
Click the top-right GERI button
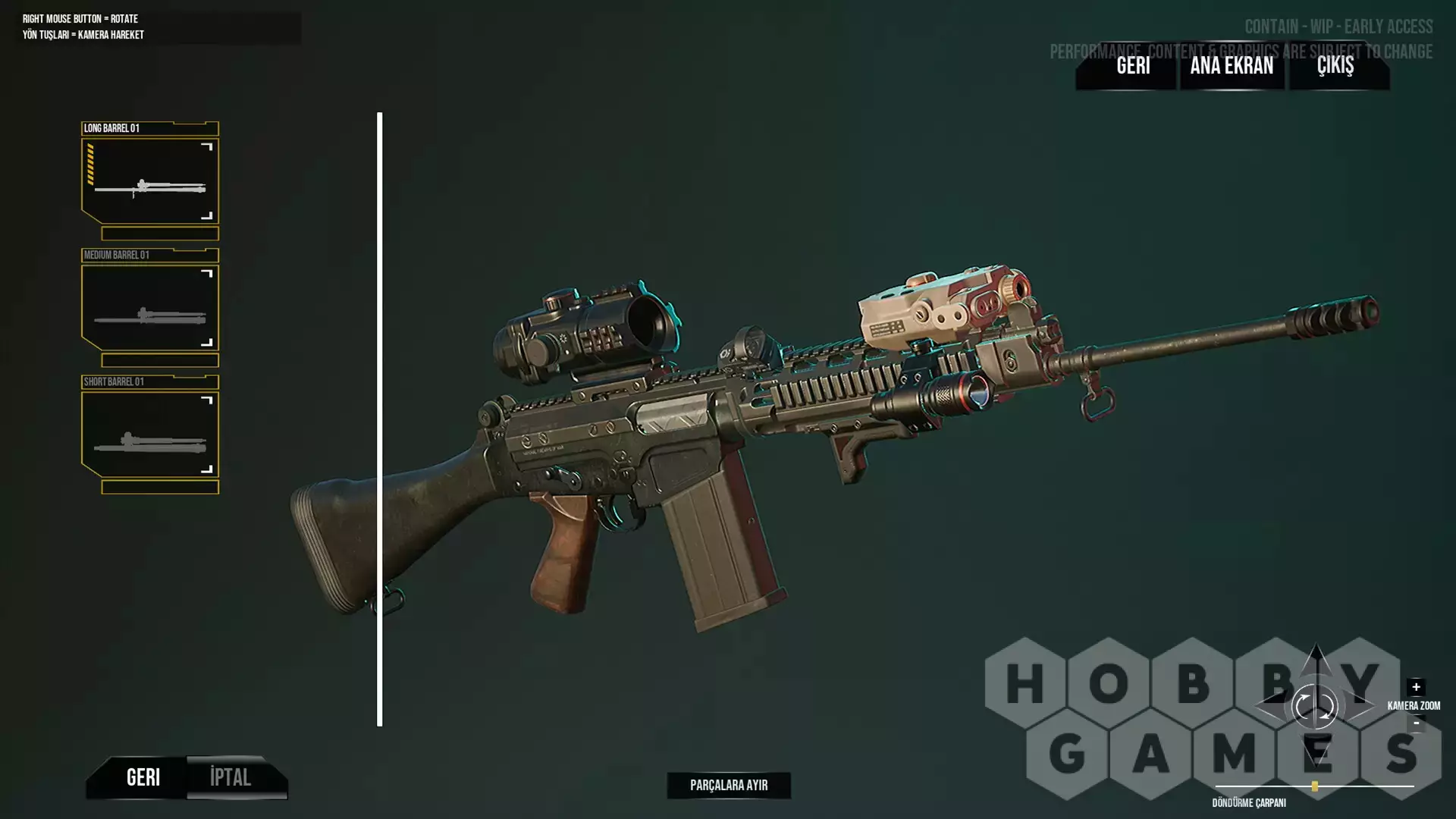(1133, 66)
